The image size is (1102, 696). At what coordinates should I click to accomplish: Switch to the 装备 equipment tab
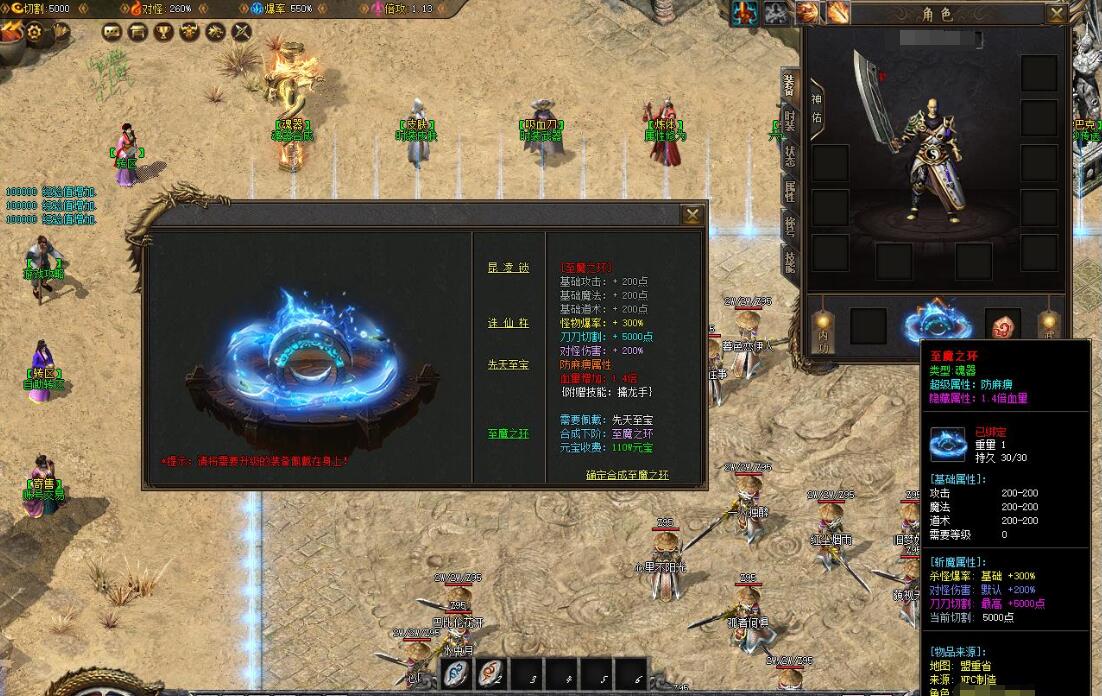(x=789, y=86)
